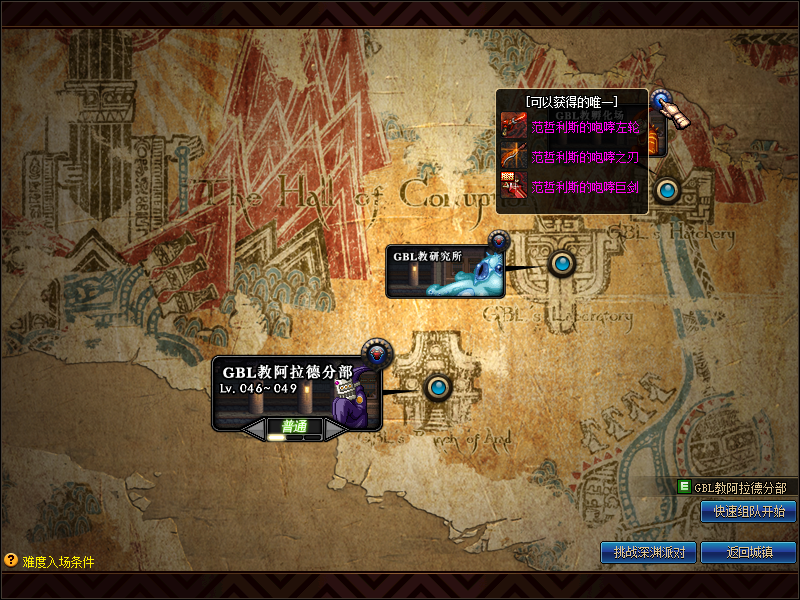This screenshot has width=800, height=600.
Task: Inspect the 范哲利斯的咆哮巨剑 reward item
Action: click(x=571, y=186)
